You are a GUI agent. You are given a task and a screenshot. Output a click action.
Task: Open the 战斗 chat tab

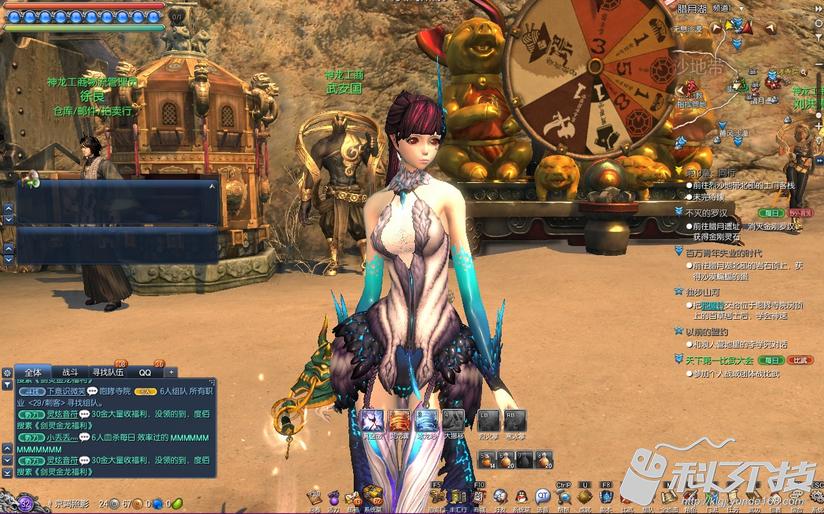pyautogui.click(x=69, y=371)
